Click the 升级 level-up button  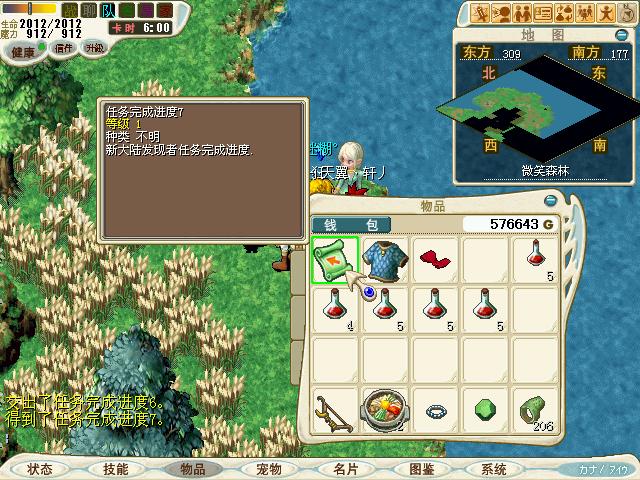[x=95, y=48]
